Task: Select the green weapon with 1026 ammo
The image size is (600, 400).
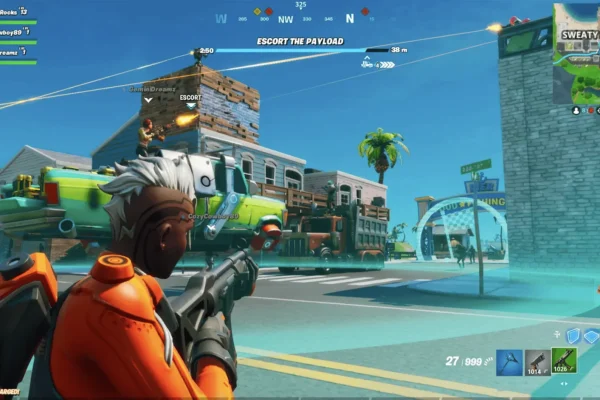Action: pos(564,360)
